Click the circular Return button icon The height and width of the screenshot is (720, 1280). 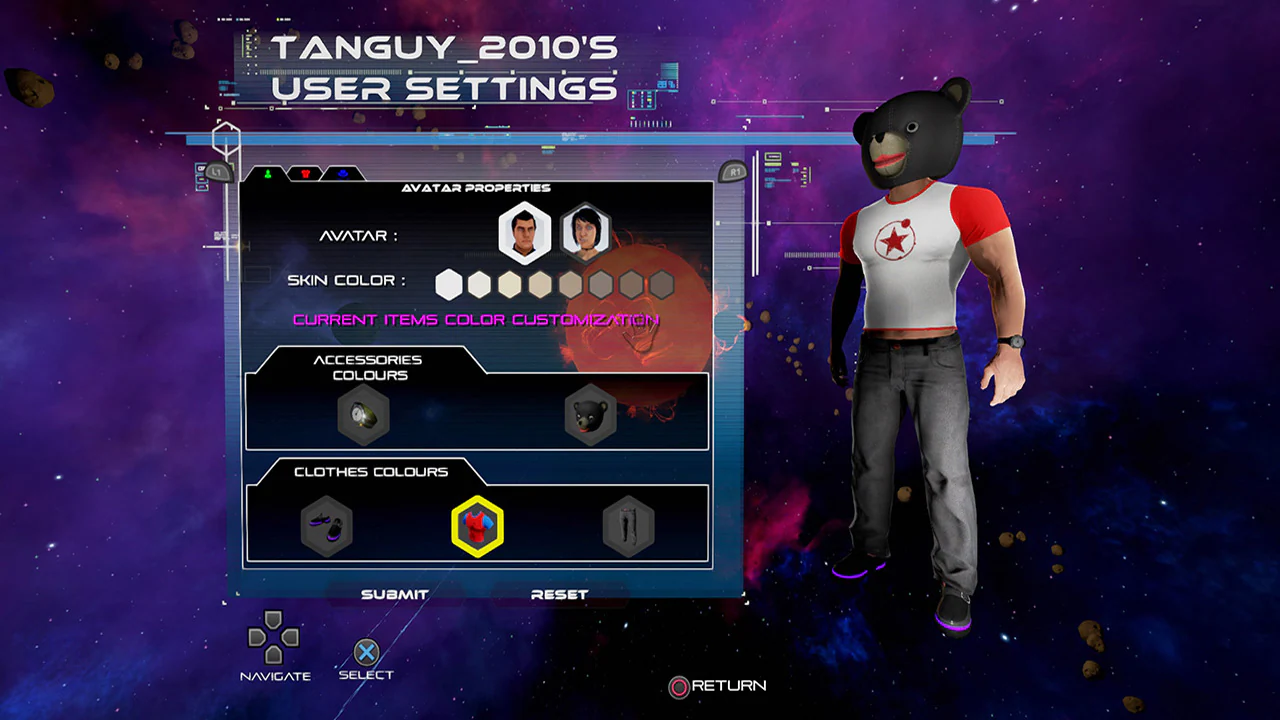[678, 688]
